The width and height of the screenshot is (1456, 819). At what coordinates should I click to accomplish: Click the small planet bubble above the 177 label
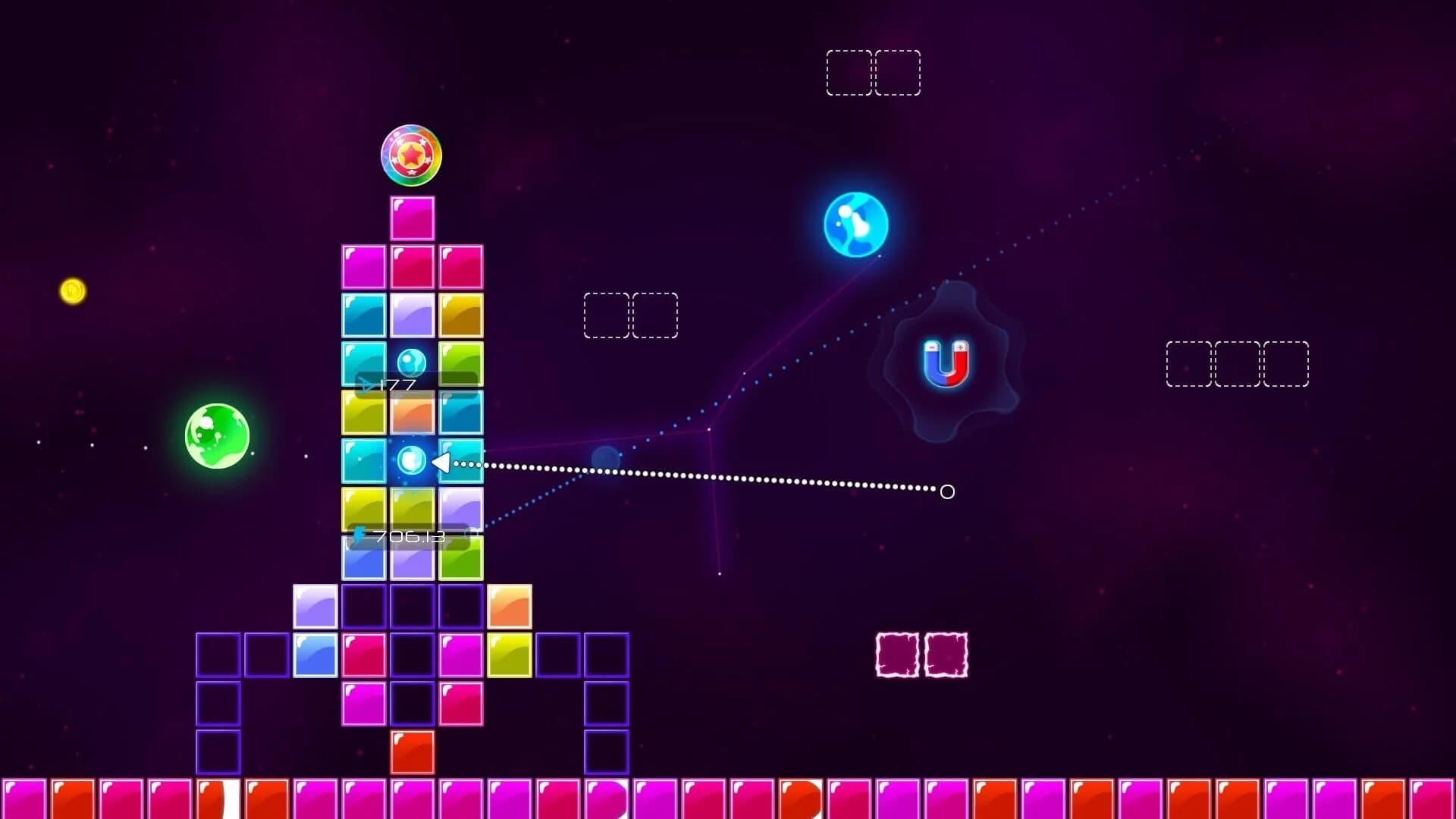coord(412,363)
